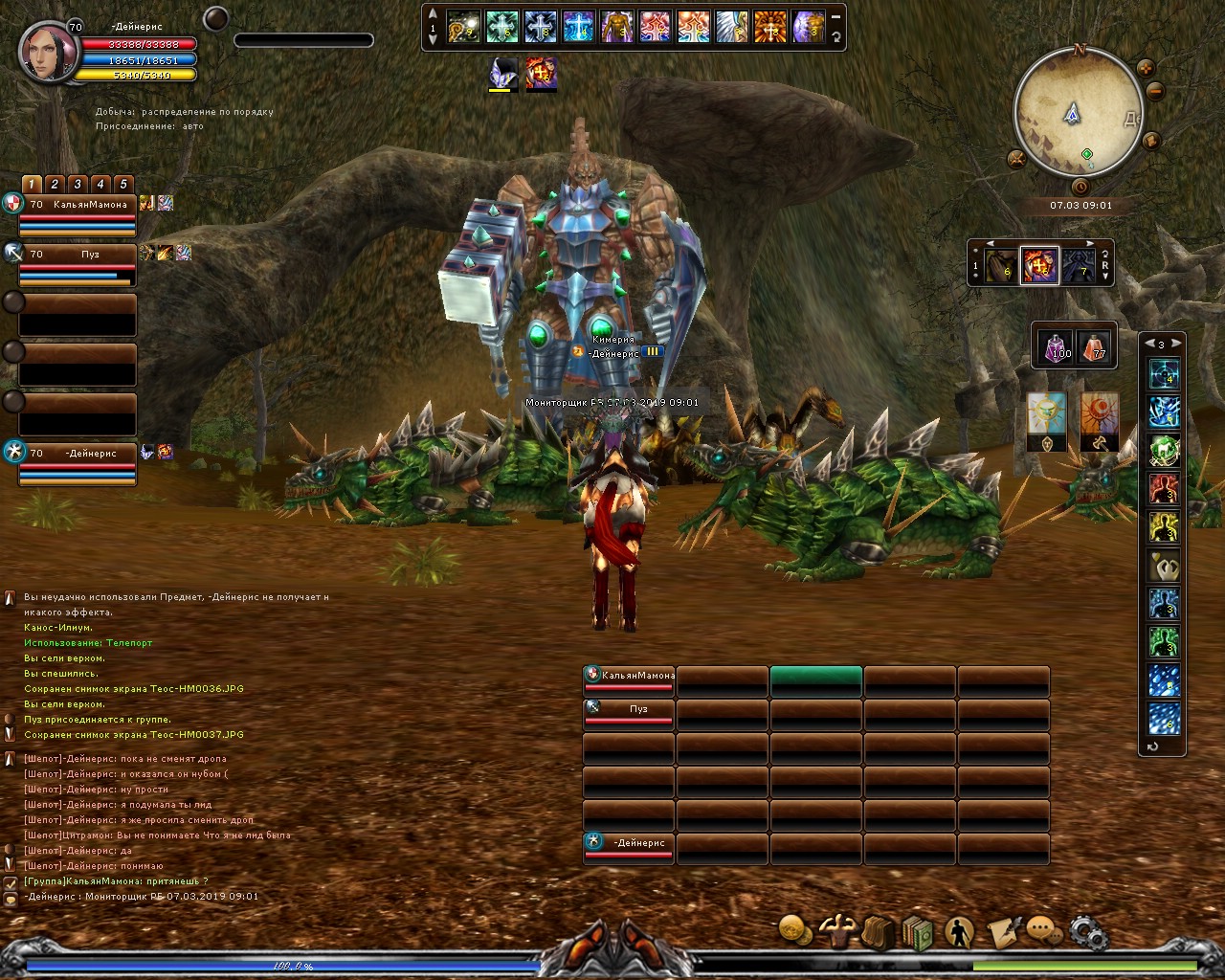Zoom in the minimap with plus button

click(x=1146, y=68)
